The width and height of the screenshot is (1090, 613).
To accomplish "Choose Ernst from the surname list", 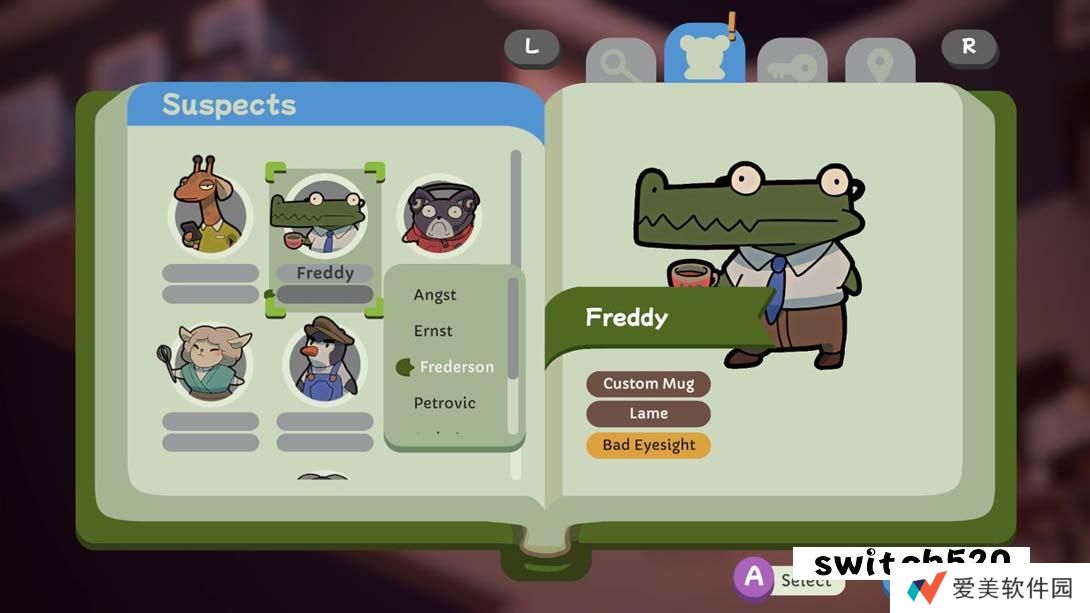I will (434, 331).
